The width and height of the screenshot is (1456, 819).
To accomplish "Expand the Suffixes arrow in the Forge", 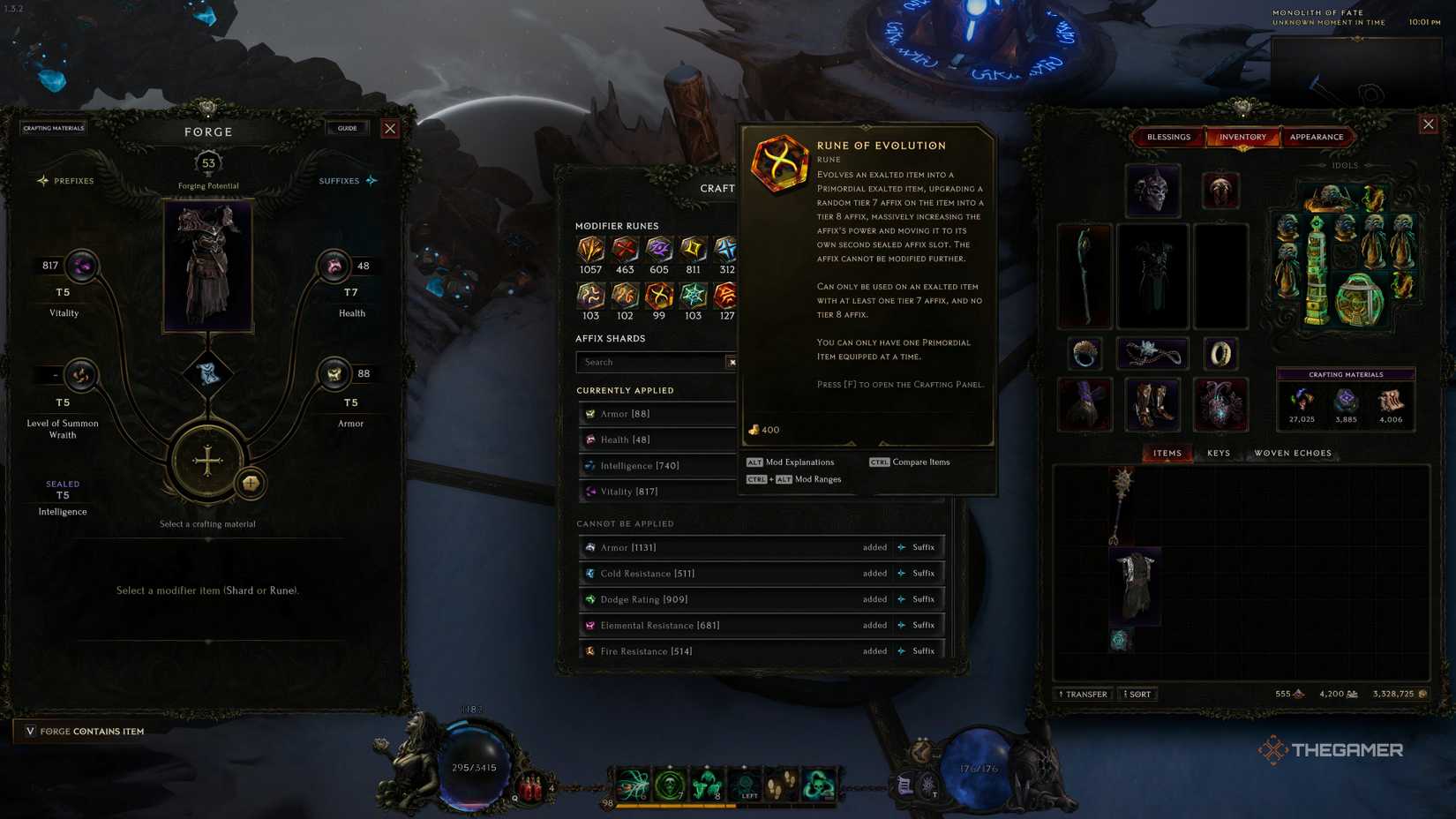I will [370, 180].
